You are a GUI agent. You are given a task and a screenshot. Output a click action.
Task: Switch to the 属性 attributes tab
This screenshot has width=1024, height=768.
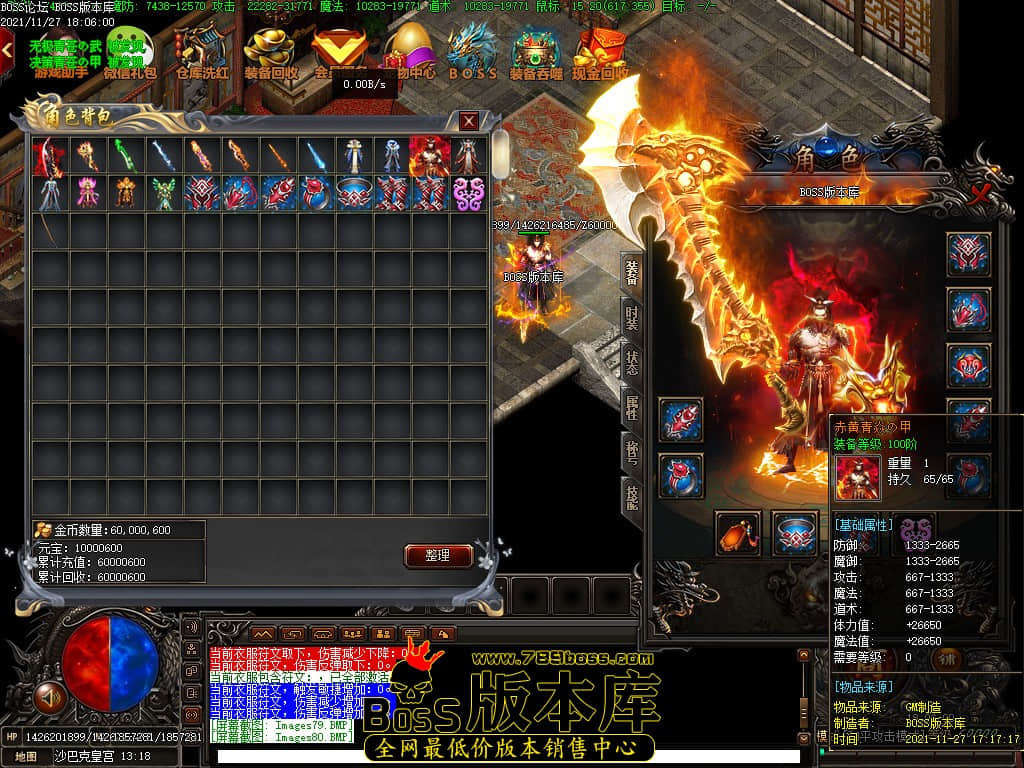point(633,408)
